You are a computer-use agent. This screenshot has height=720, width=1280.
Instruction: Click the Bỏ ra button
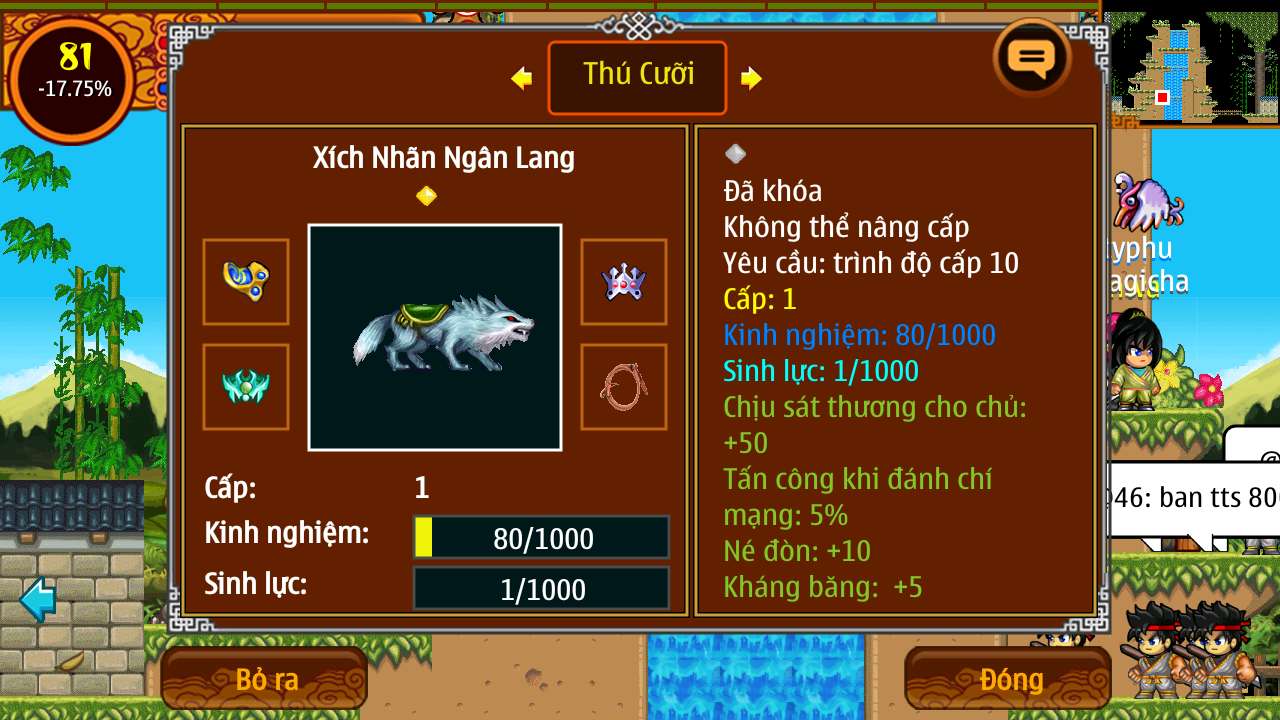pos(265,679)
